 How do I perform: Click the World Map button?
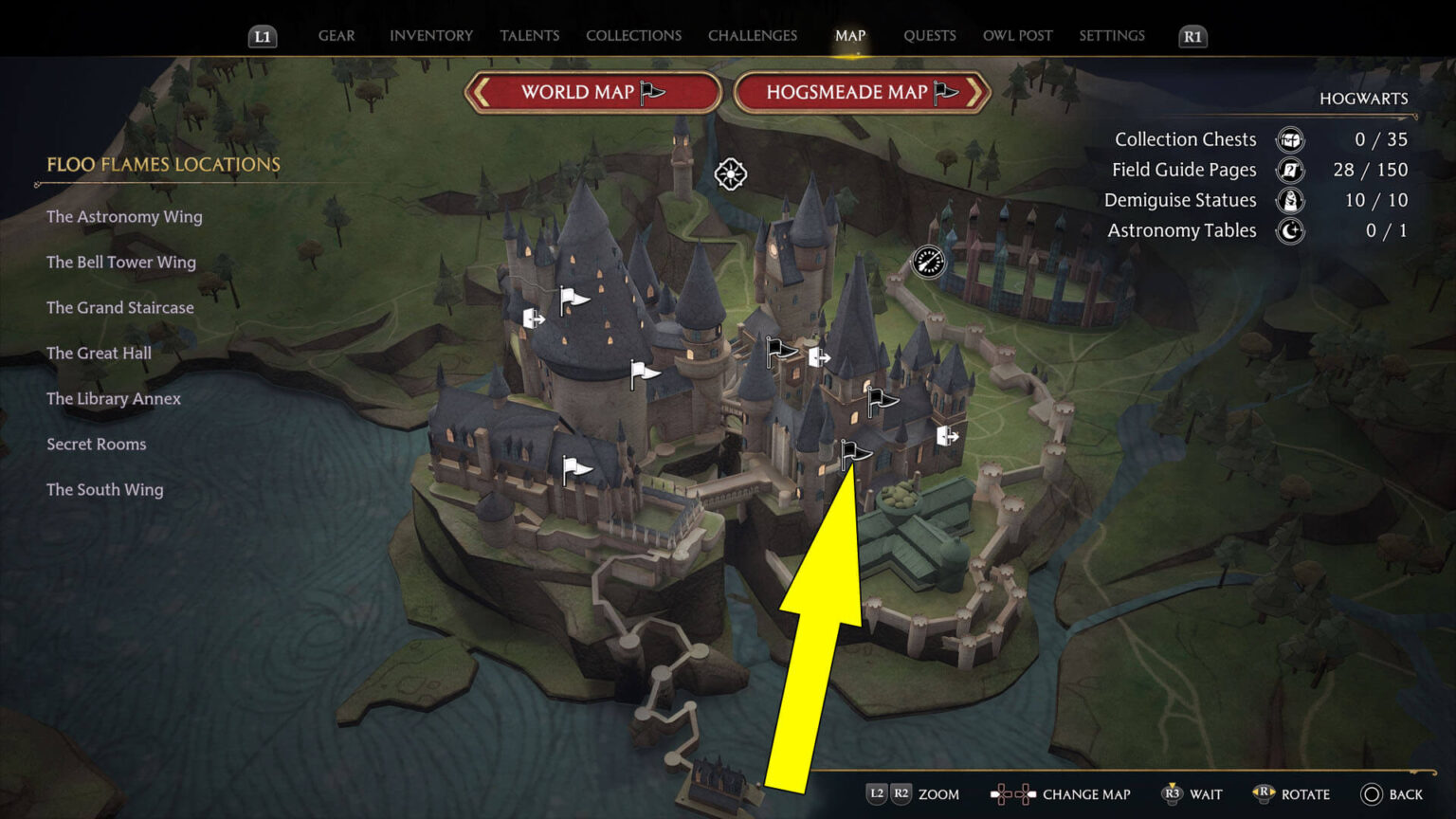591,92
